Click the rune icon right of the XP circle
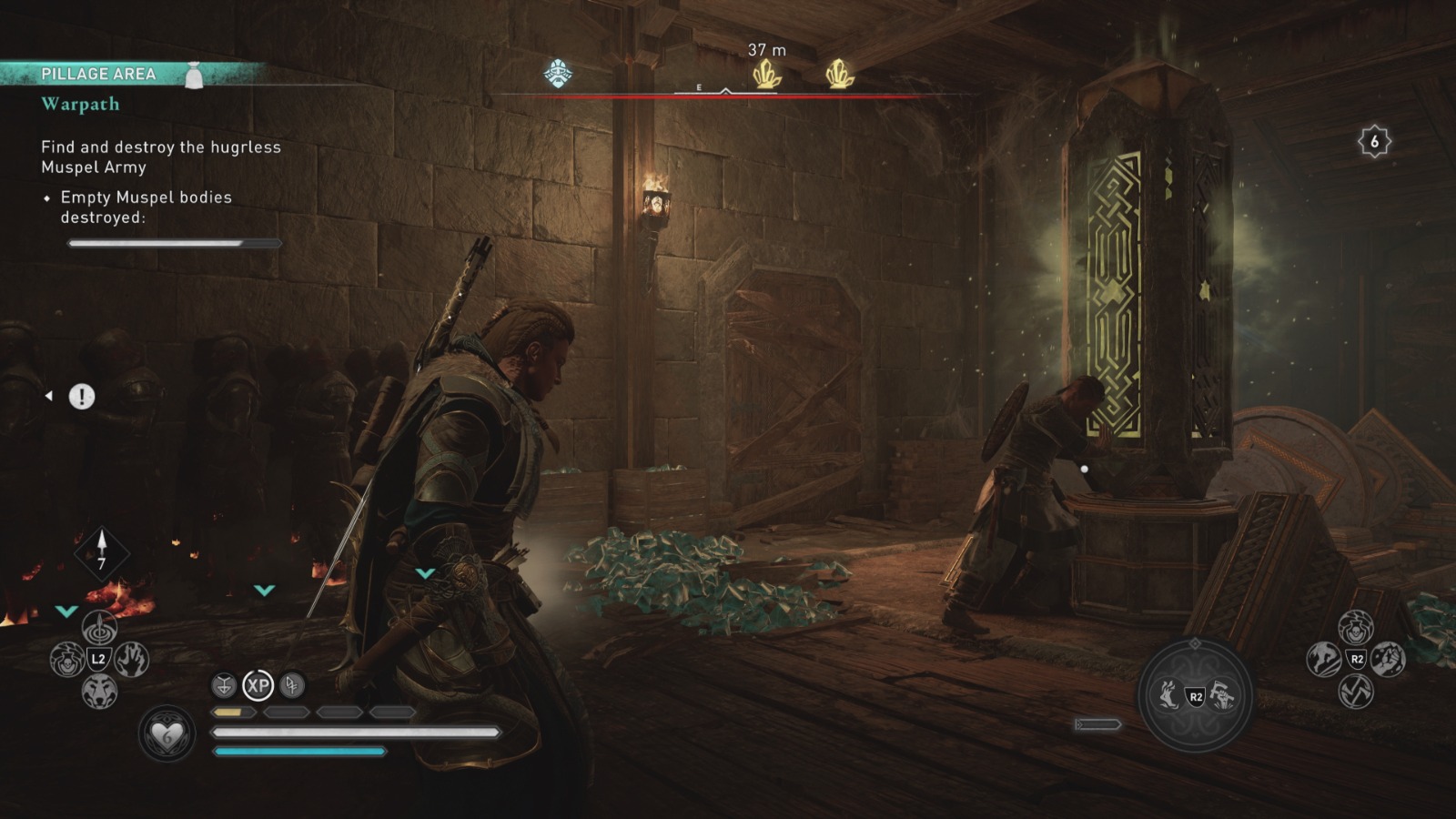This screenshot has height=819, width=1456. tap(291, 684)
